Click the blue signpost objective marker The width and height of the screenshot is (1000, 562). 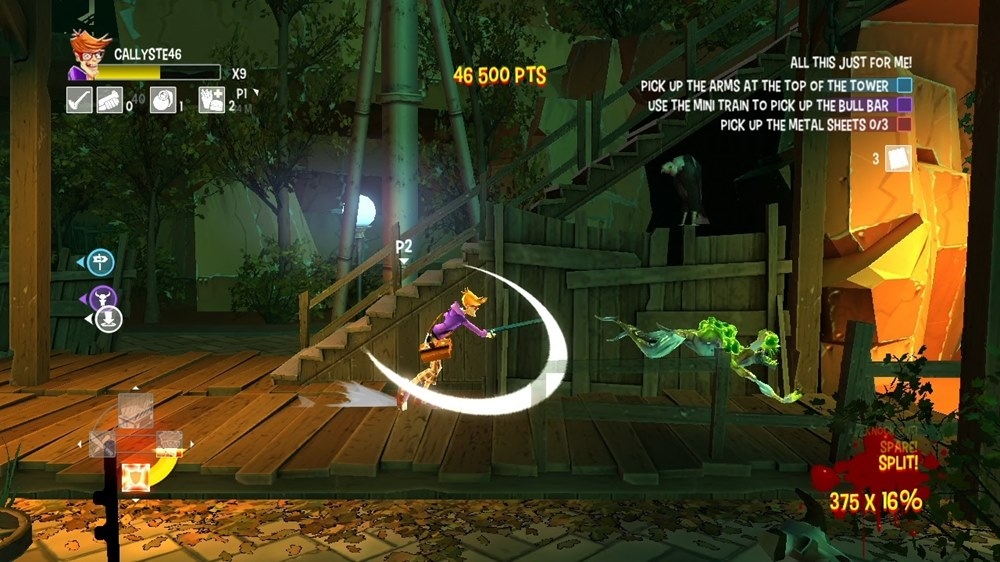pos(100,263)
